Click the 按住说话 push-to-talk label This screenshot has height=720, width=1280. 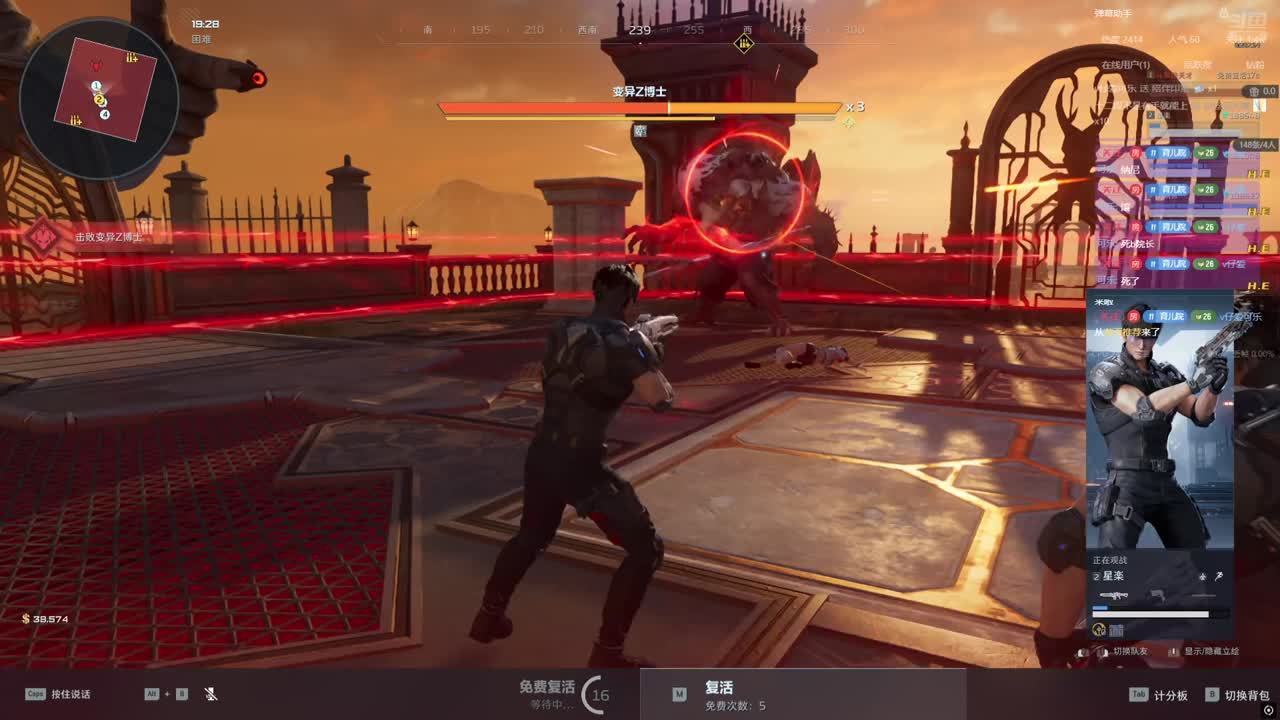tap(70, 694)
